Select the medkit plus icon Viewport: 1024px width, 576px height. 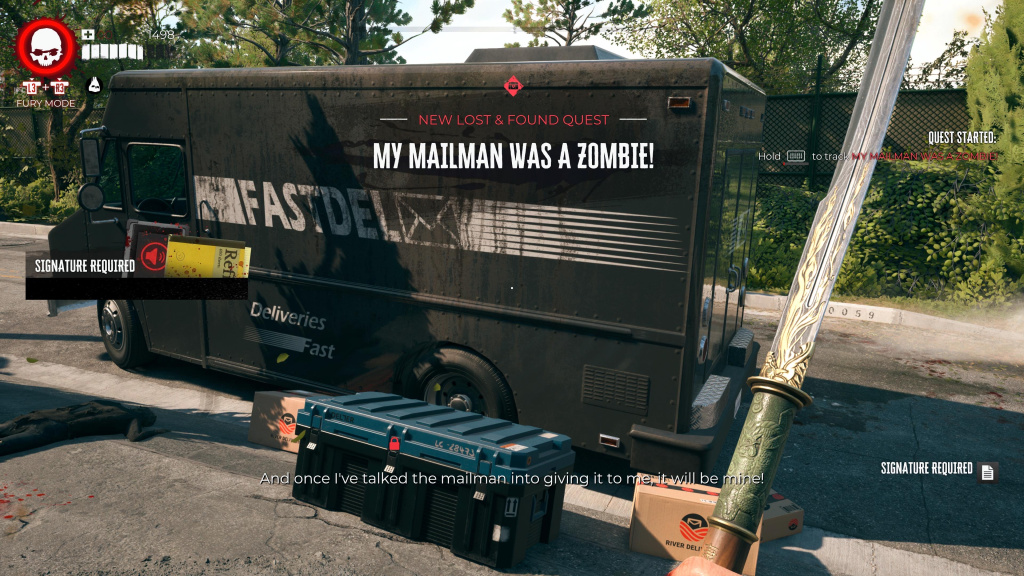tap(88, 35)
